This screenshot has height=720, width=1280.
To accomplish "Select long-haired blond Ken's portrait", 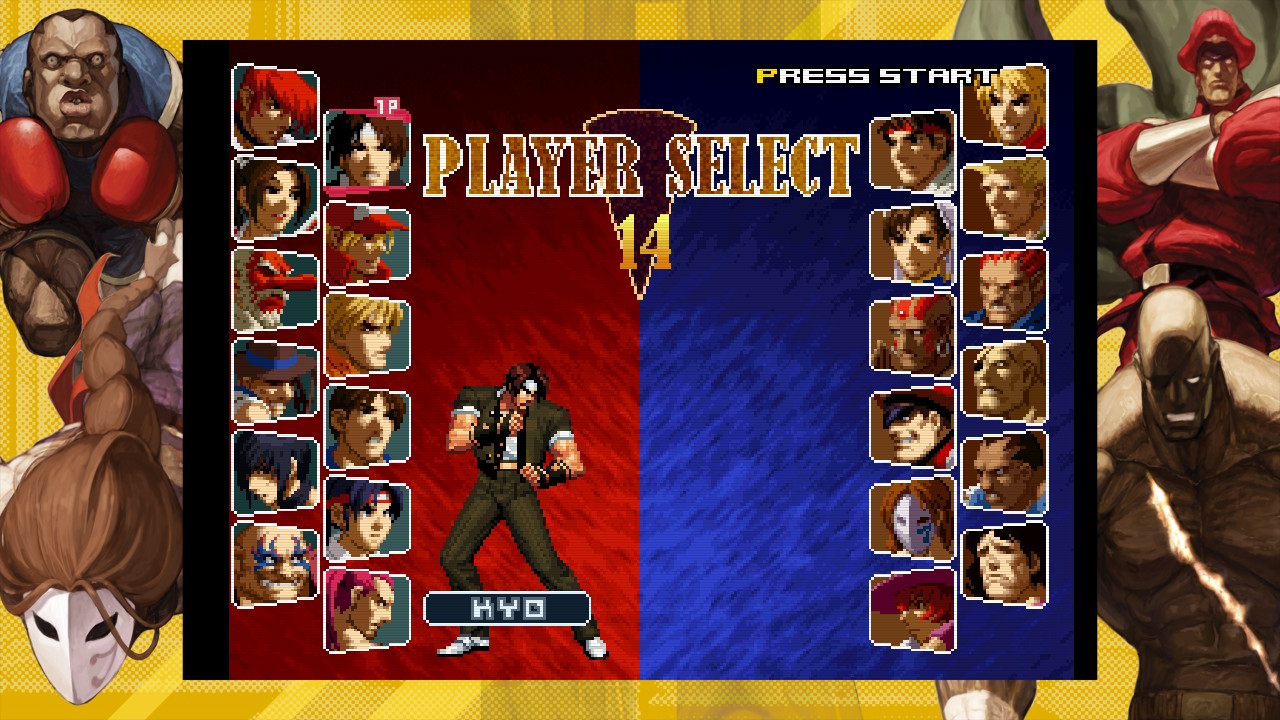I will coord(1004,107).
